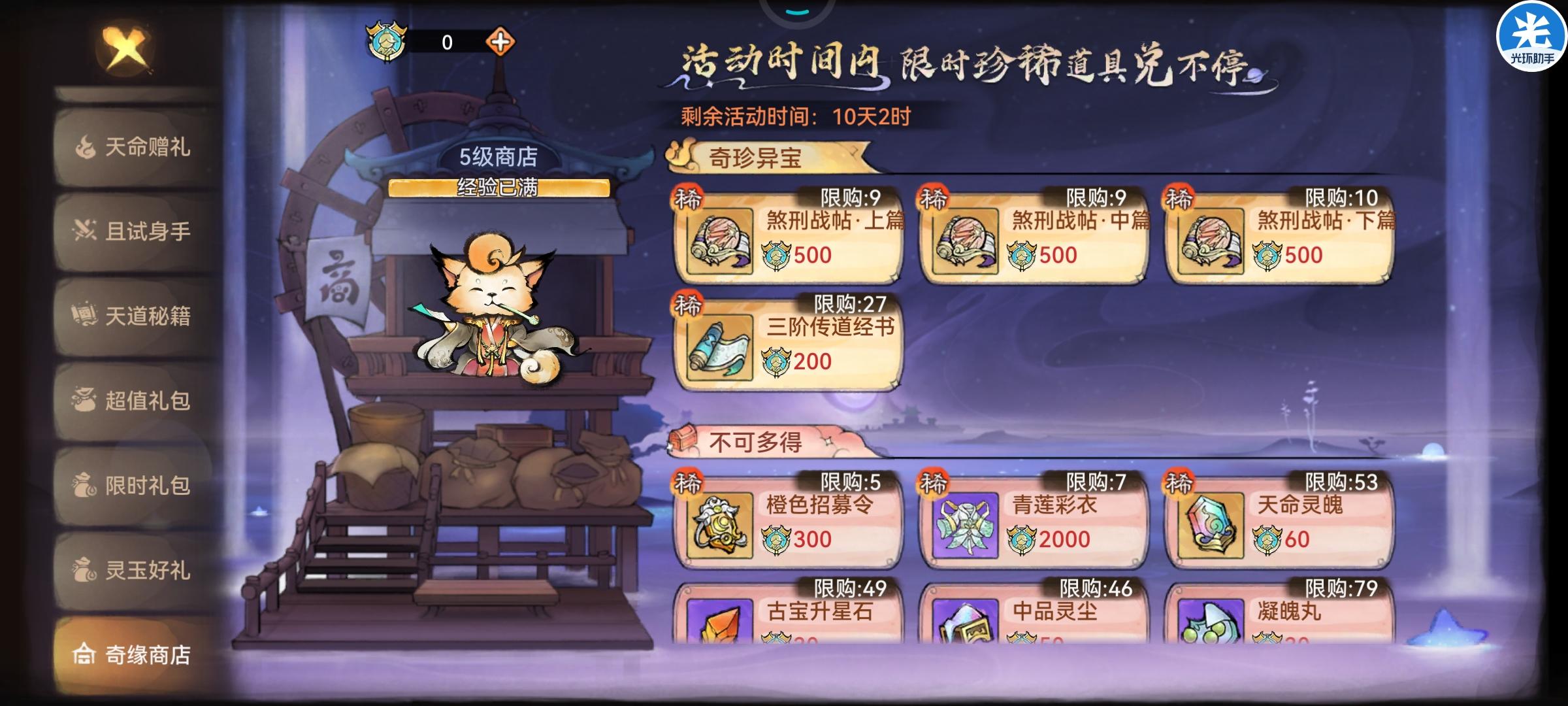Viewport: 1568px width, 706px height.
Task: Tap the shop currency badge icon
Action: pos(386,41)
